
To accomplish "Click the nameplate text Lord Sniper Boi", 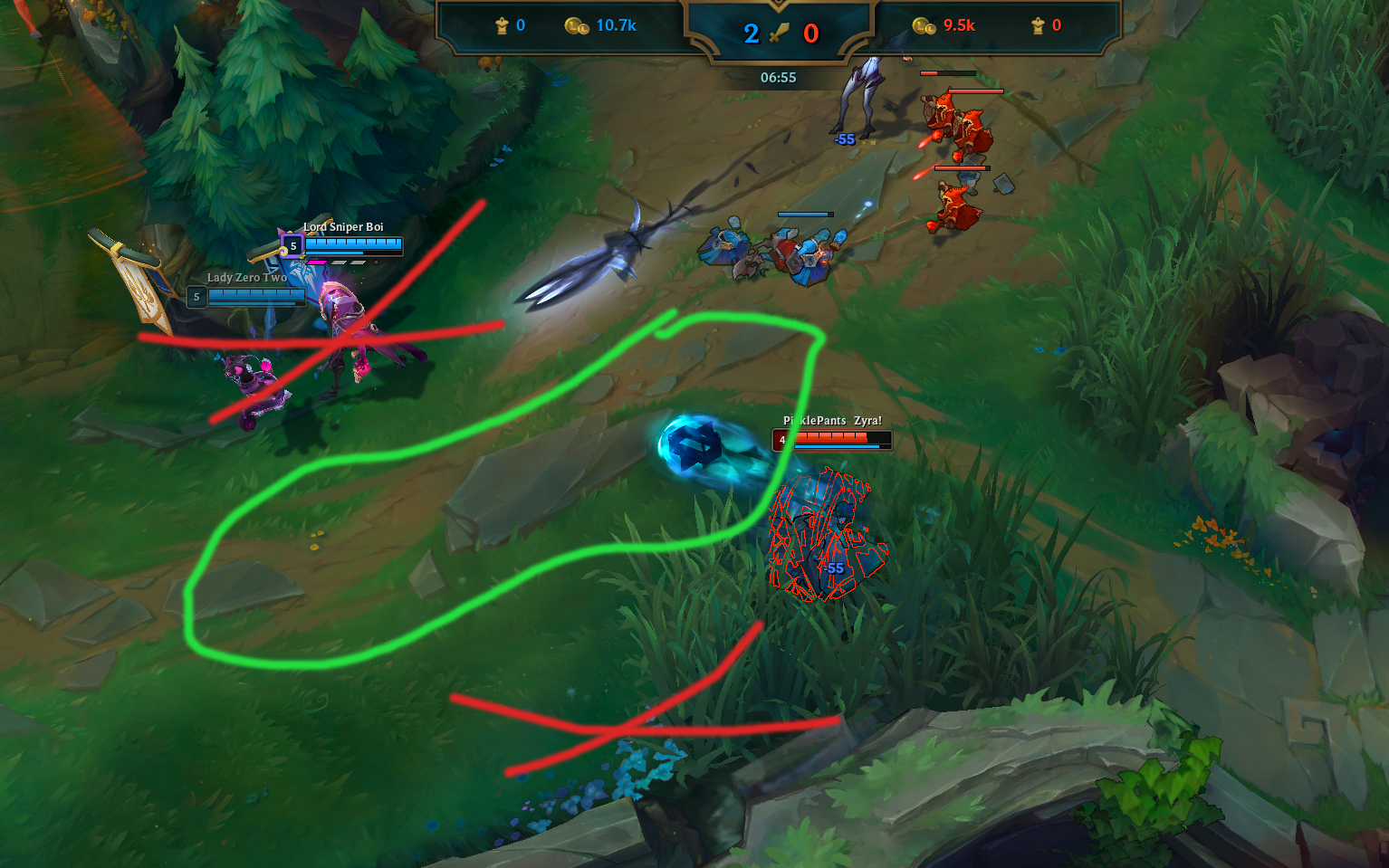I will (x=342, y=229).
